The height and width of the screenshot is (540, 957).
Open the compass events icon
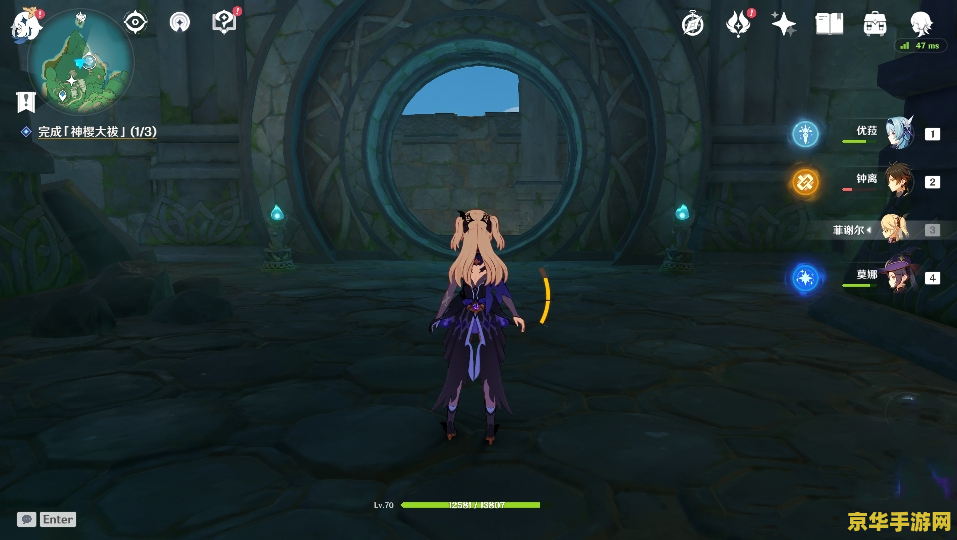pos(692,24)
